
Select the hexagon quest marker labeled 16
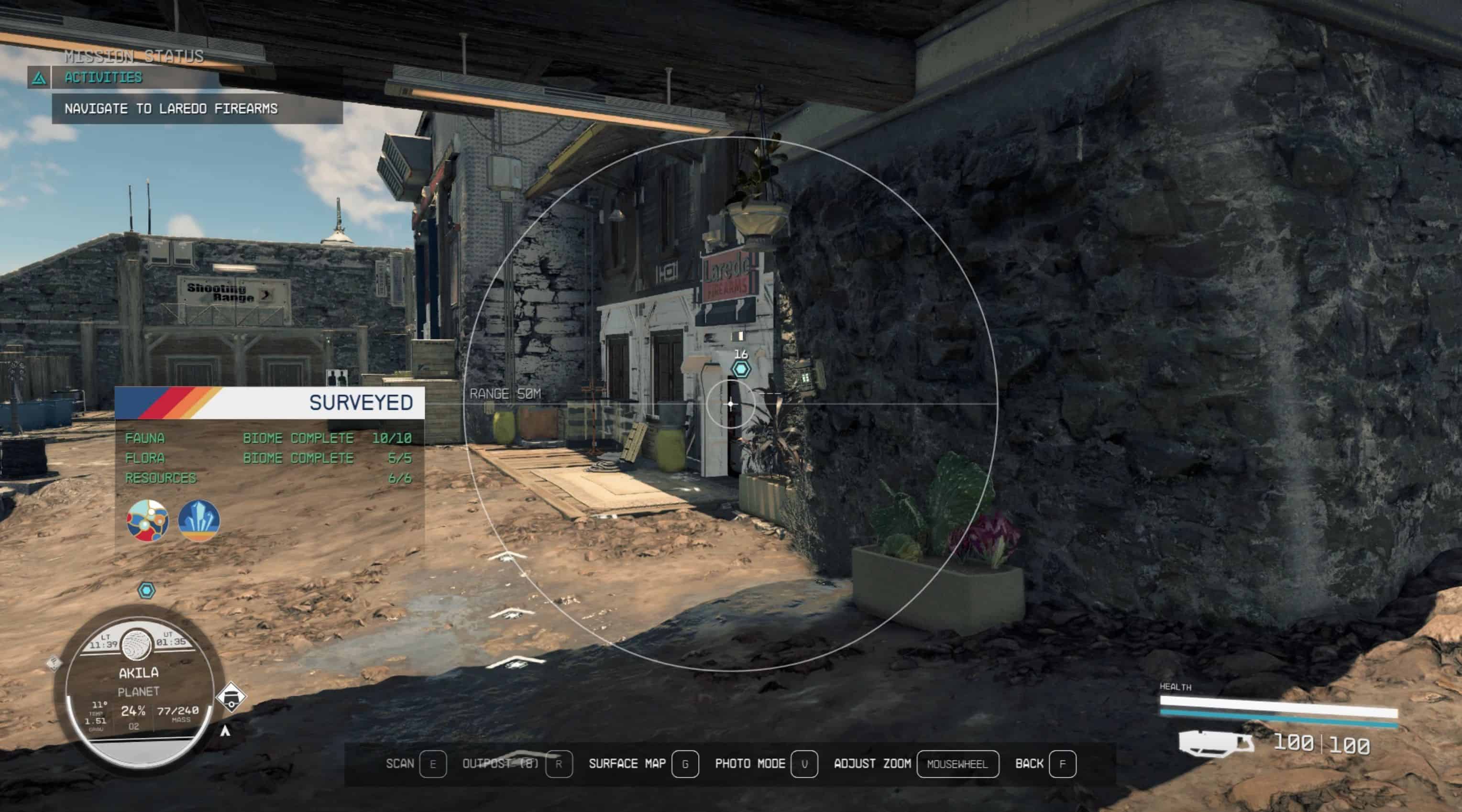click(x=741, y=369)
